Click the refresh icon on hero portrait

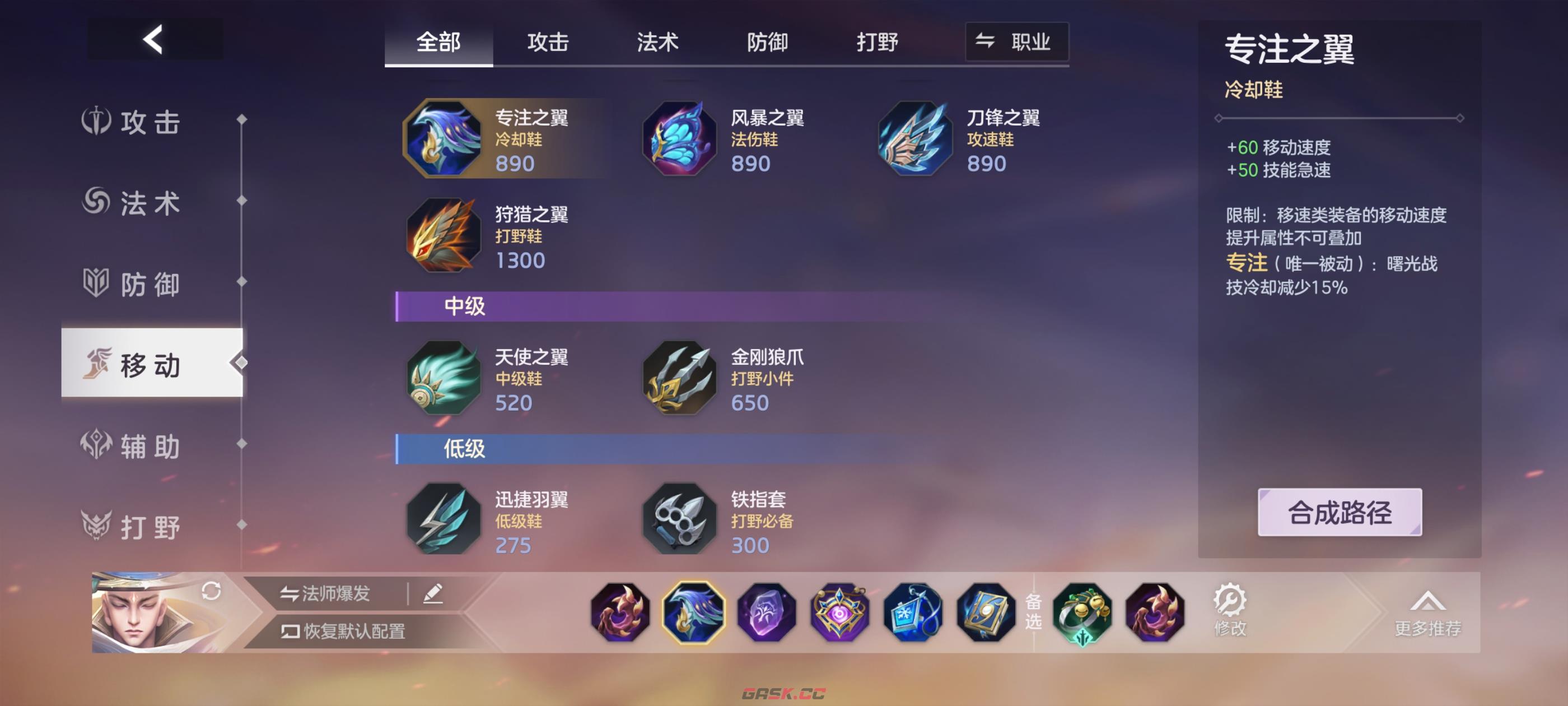tap(211, 591)
